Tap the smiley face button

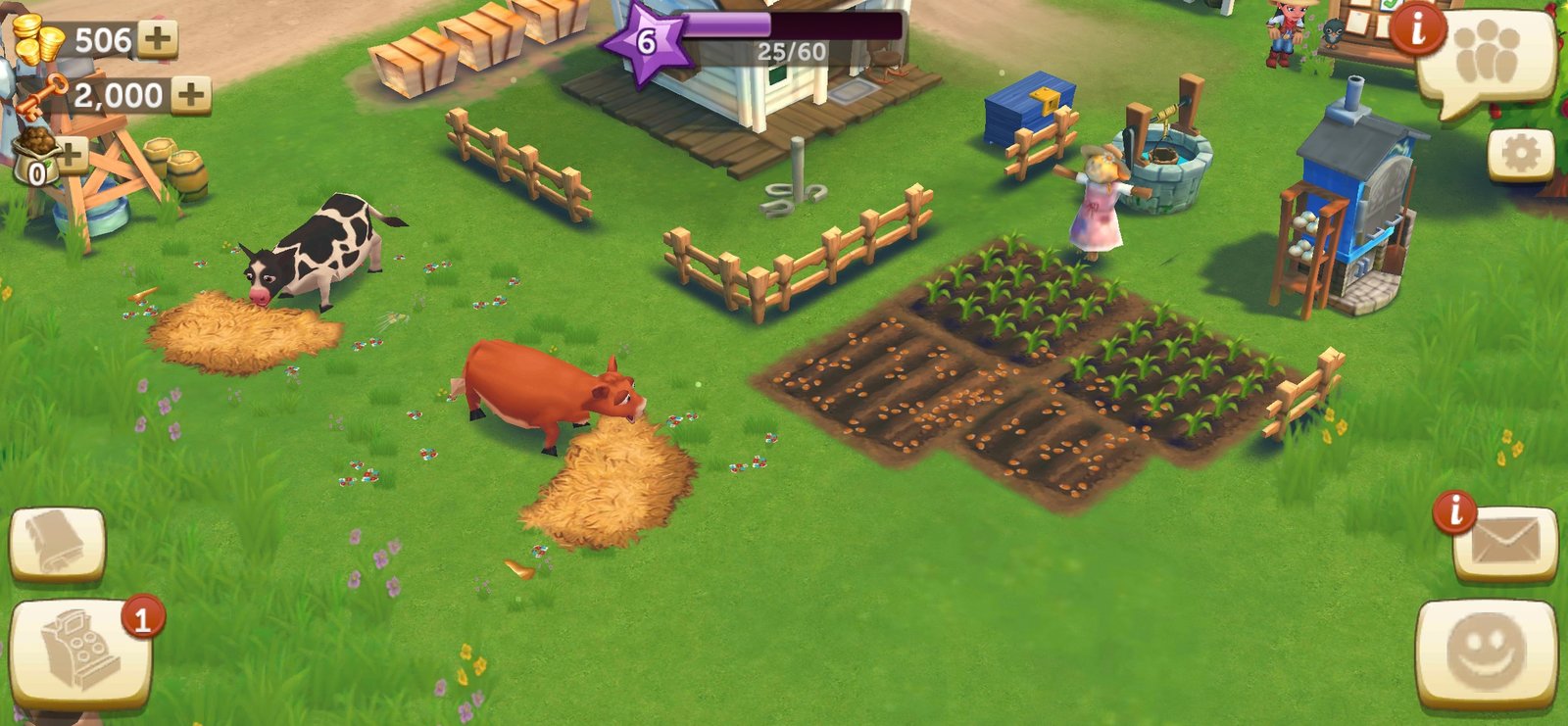click(x=1486, y=652)
